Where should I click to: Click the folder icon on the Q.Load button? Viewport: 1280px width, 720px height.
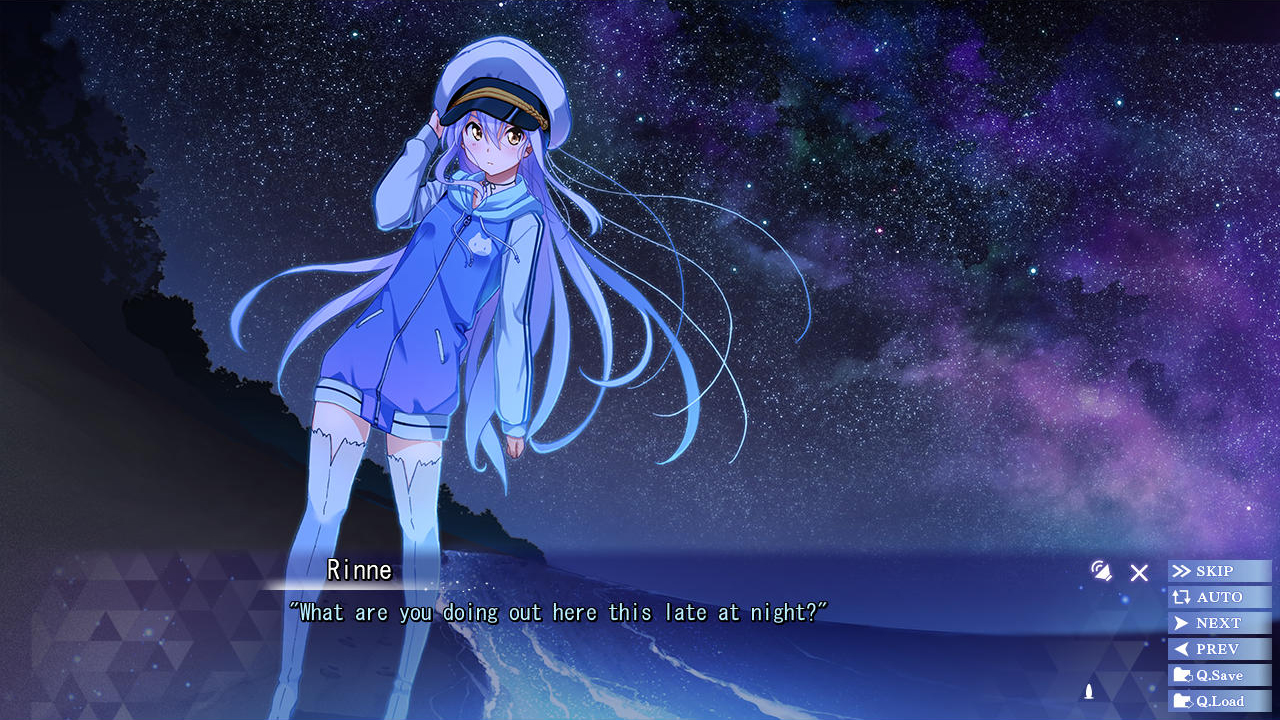point(1184,701)
